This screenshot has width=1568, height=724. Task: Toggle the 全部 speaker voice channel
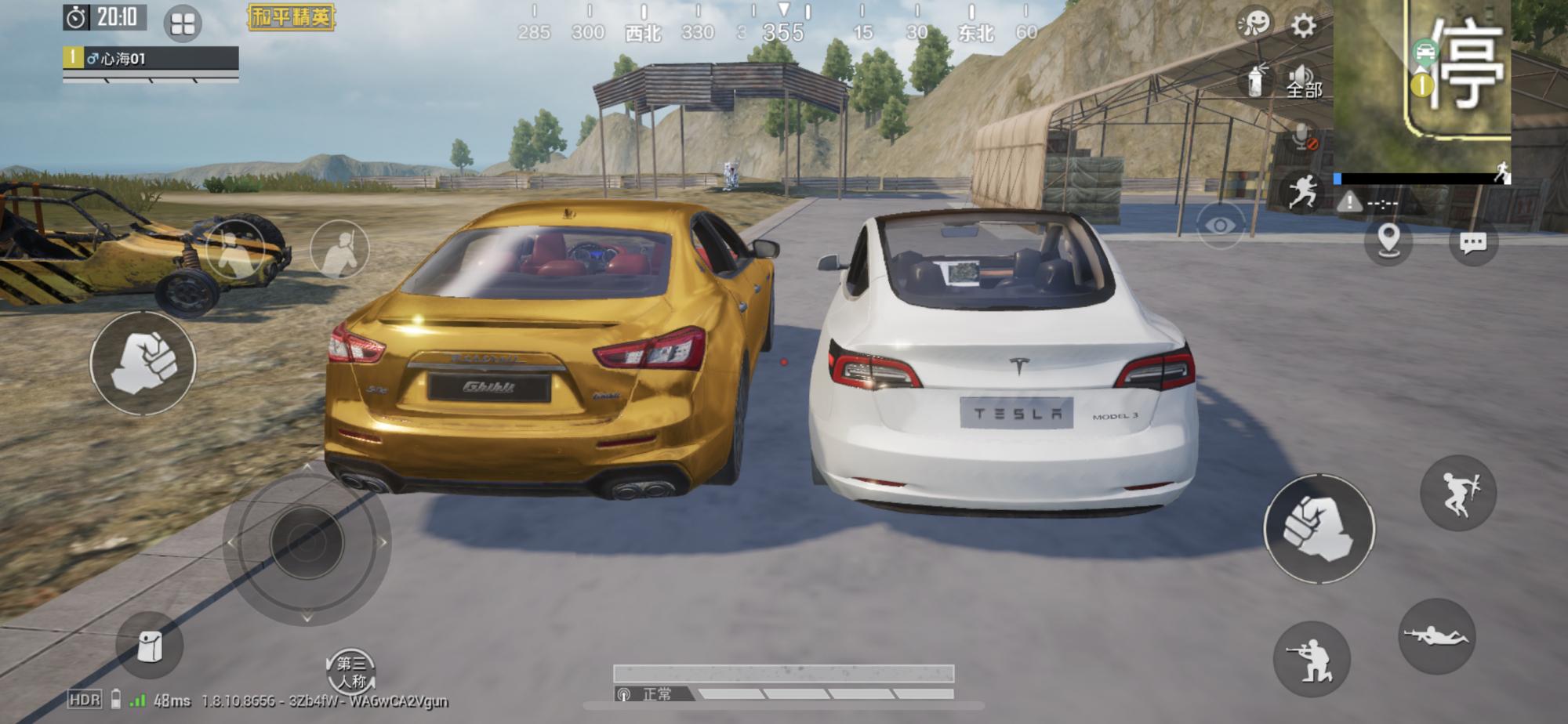[1302, 81]
